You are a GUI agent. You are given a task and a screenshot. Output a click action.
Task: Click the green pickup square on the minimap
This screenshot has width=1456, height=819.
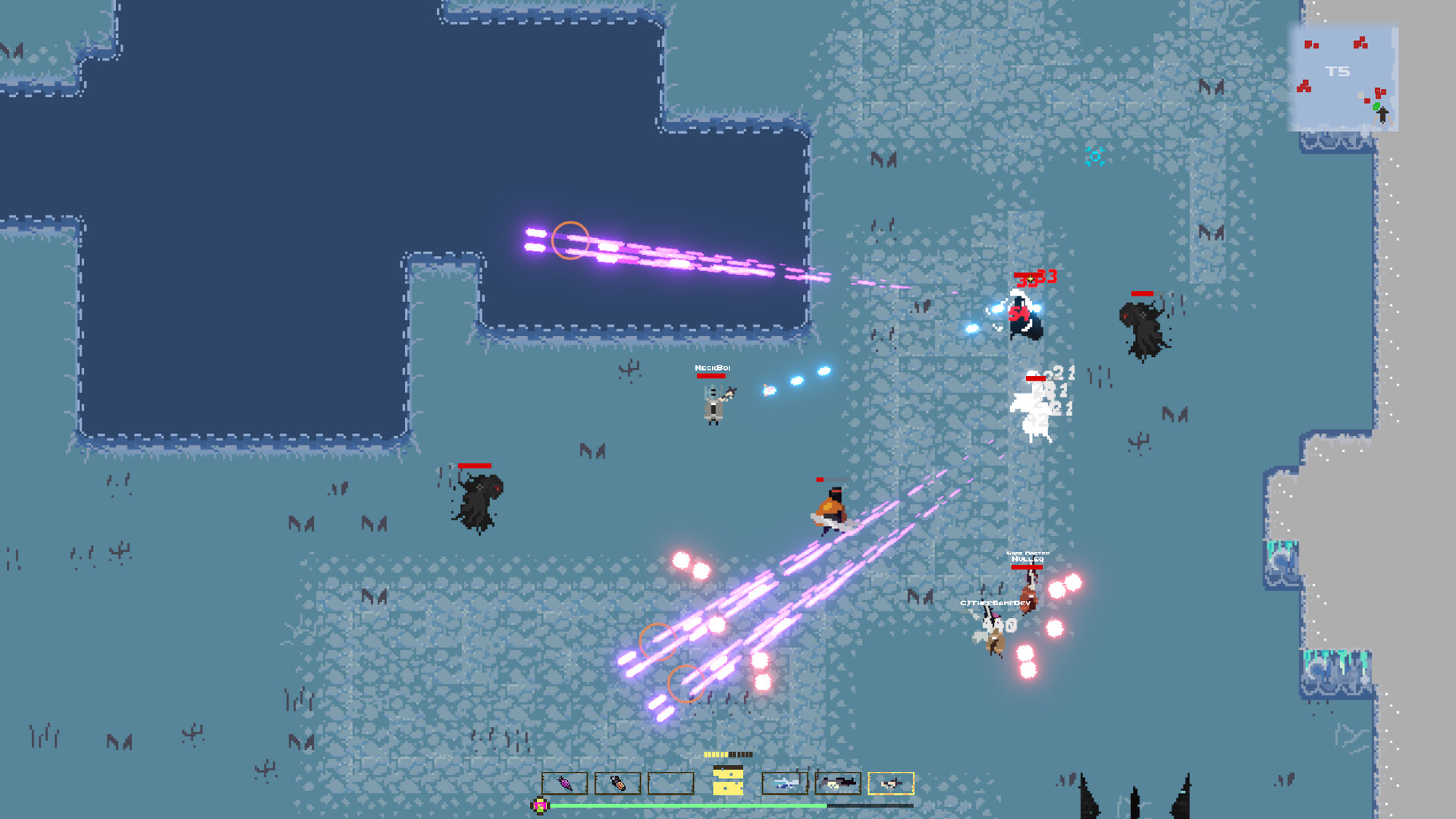(x=1376, y=106)
